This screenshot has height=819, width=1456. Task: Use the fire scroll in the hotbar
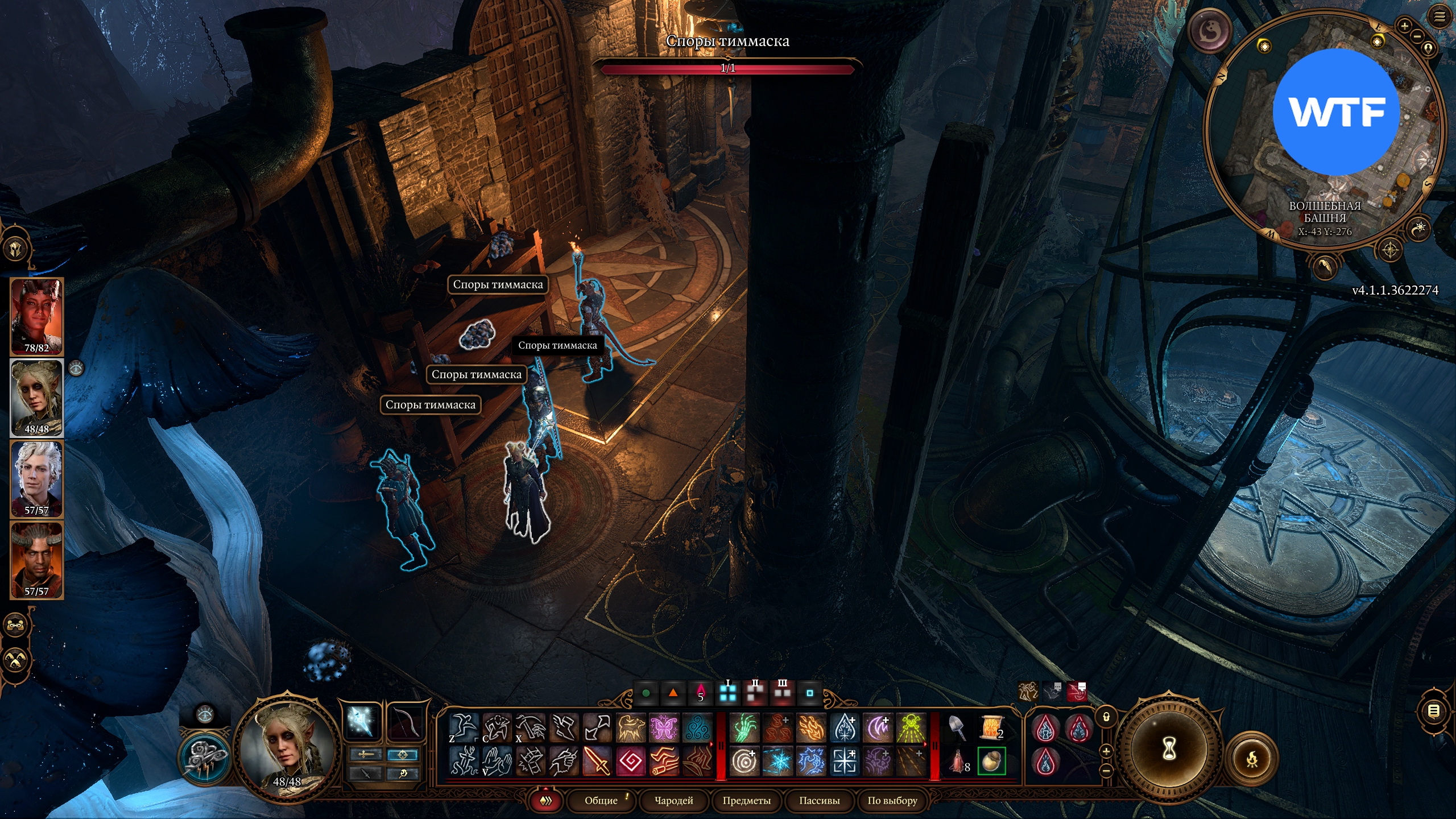(991, 727)
